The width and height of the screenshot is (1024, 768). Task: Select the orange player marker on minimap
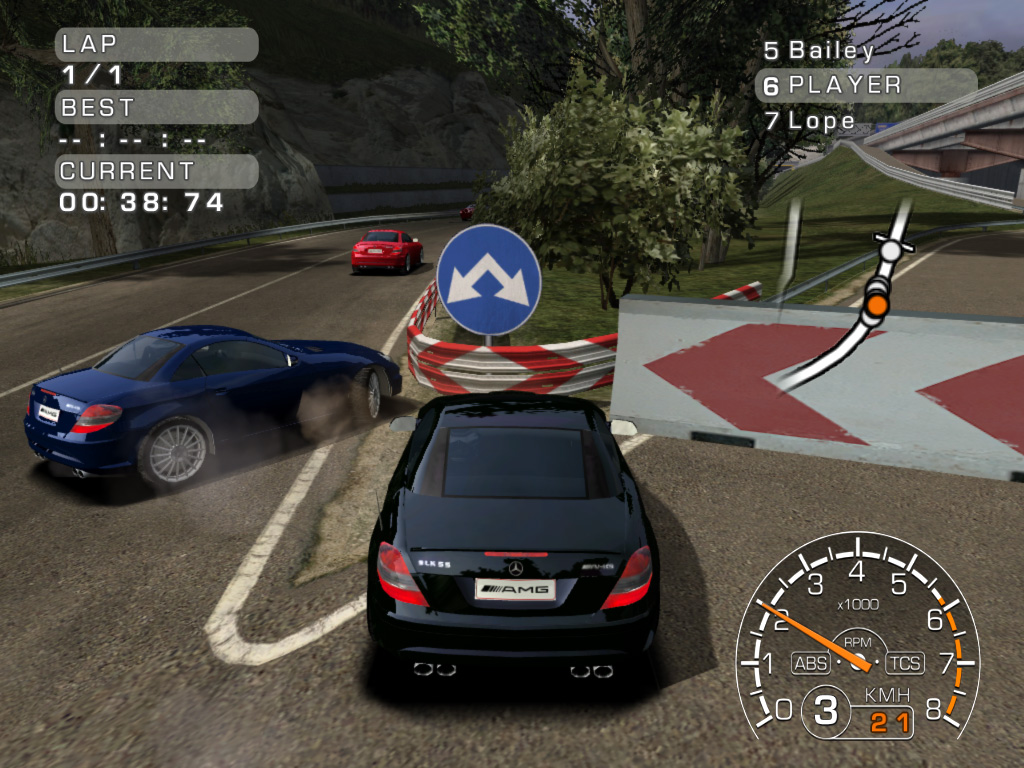pos(877,303)
